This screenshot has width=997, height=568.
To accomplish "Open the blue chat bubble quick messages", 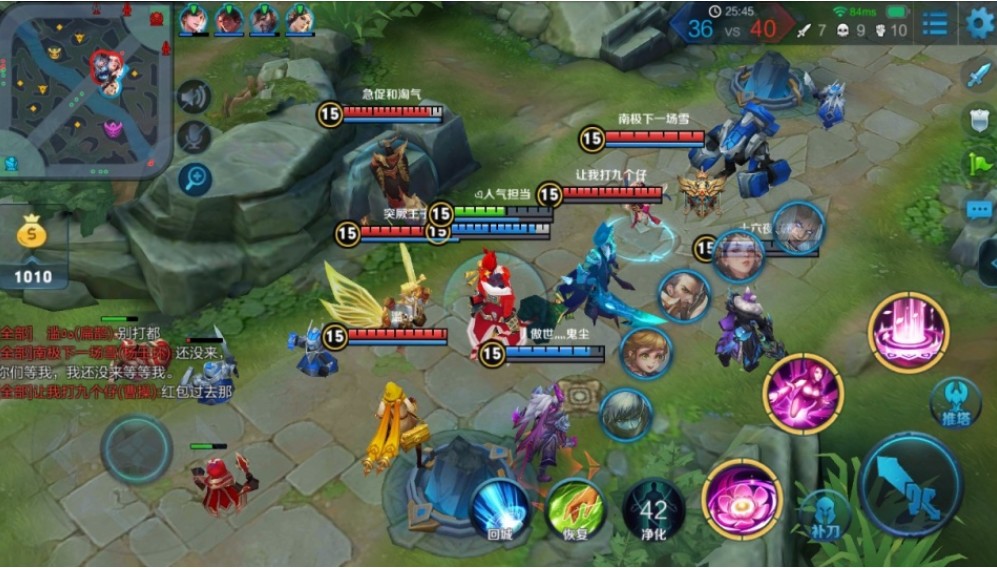I will click(x=976, y=209).
